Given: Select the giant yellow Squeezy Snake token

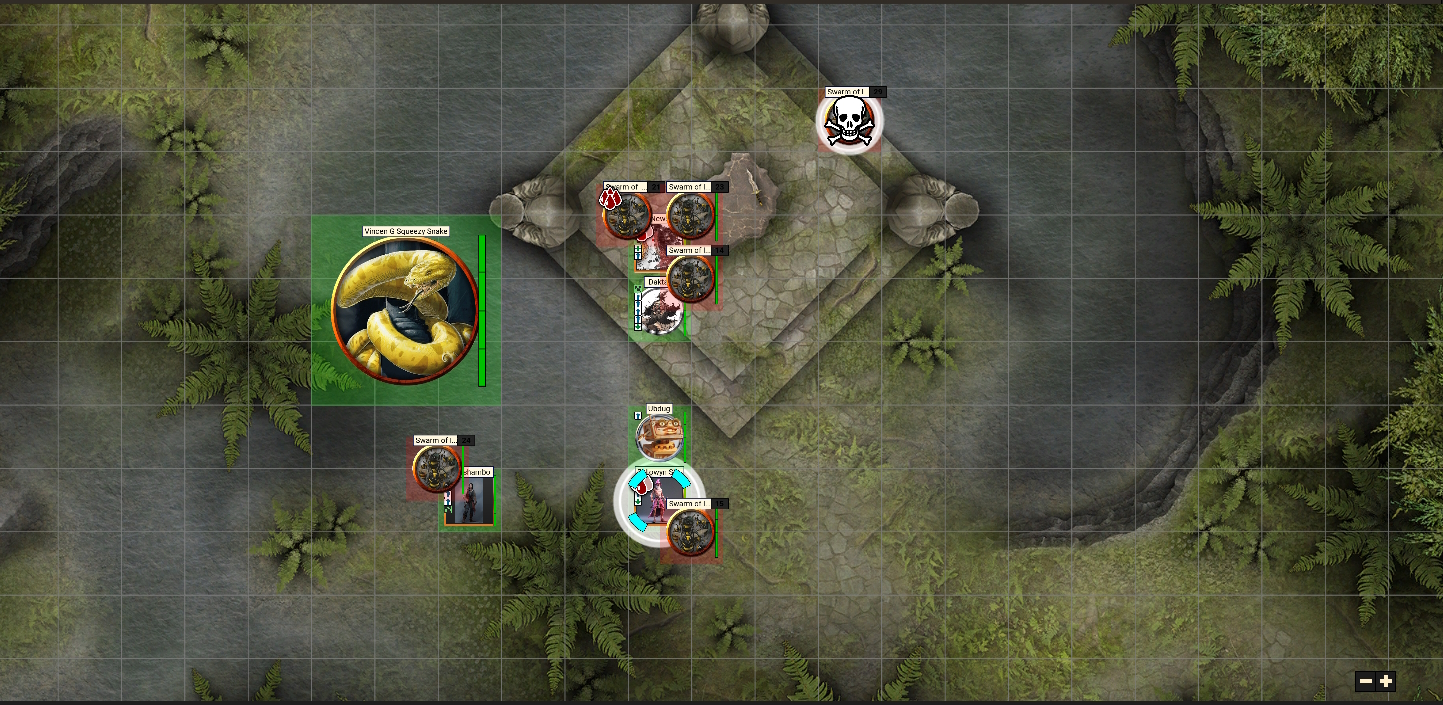Looking at the screenshot, I should coord(405,310).
